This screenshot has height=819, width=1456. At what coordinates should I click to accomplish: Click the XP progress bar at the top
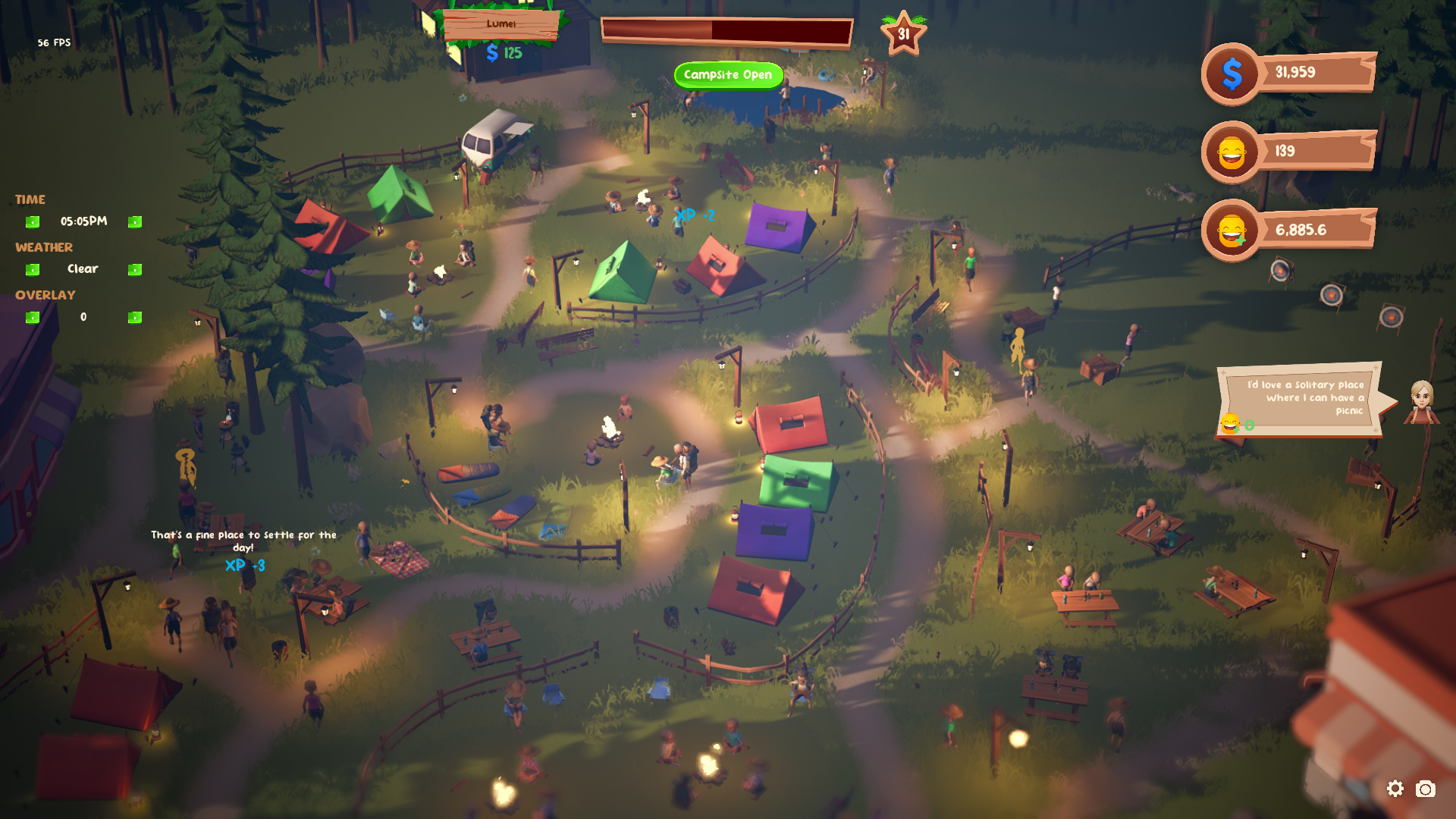point(724,28)
